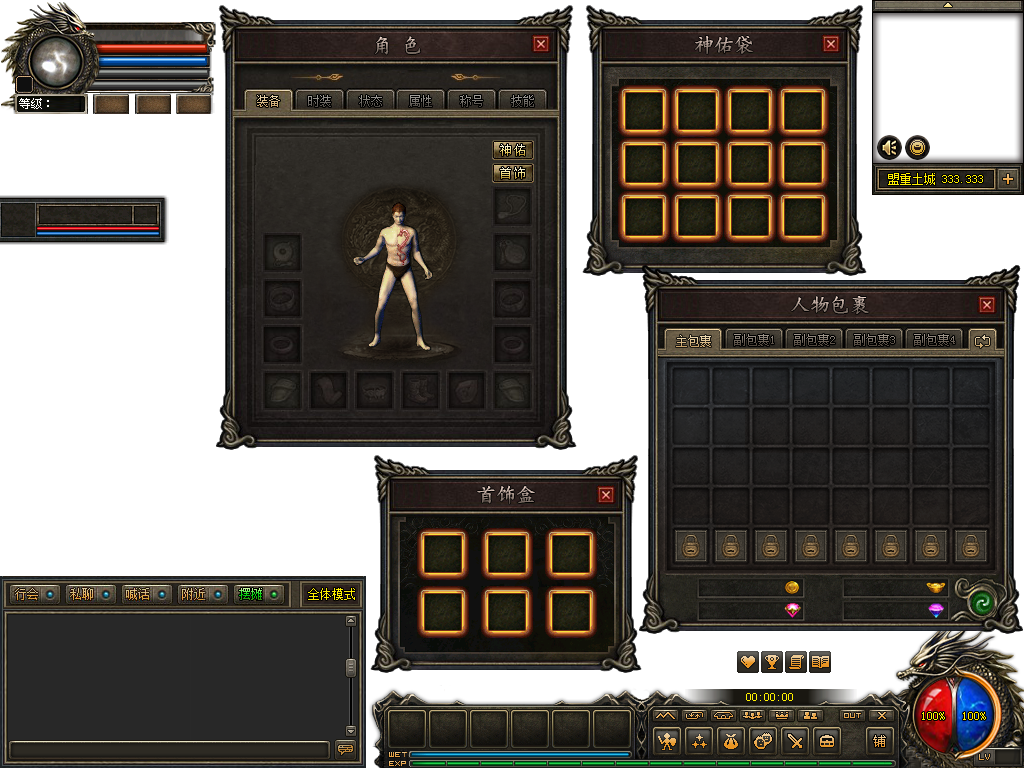Open the 属性 attributes tab
The height and width of the screenshot is (768, 1024).
[x=421, y=101]
